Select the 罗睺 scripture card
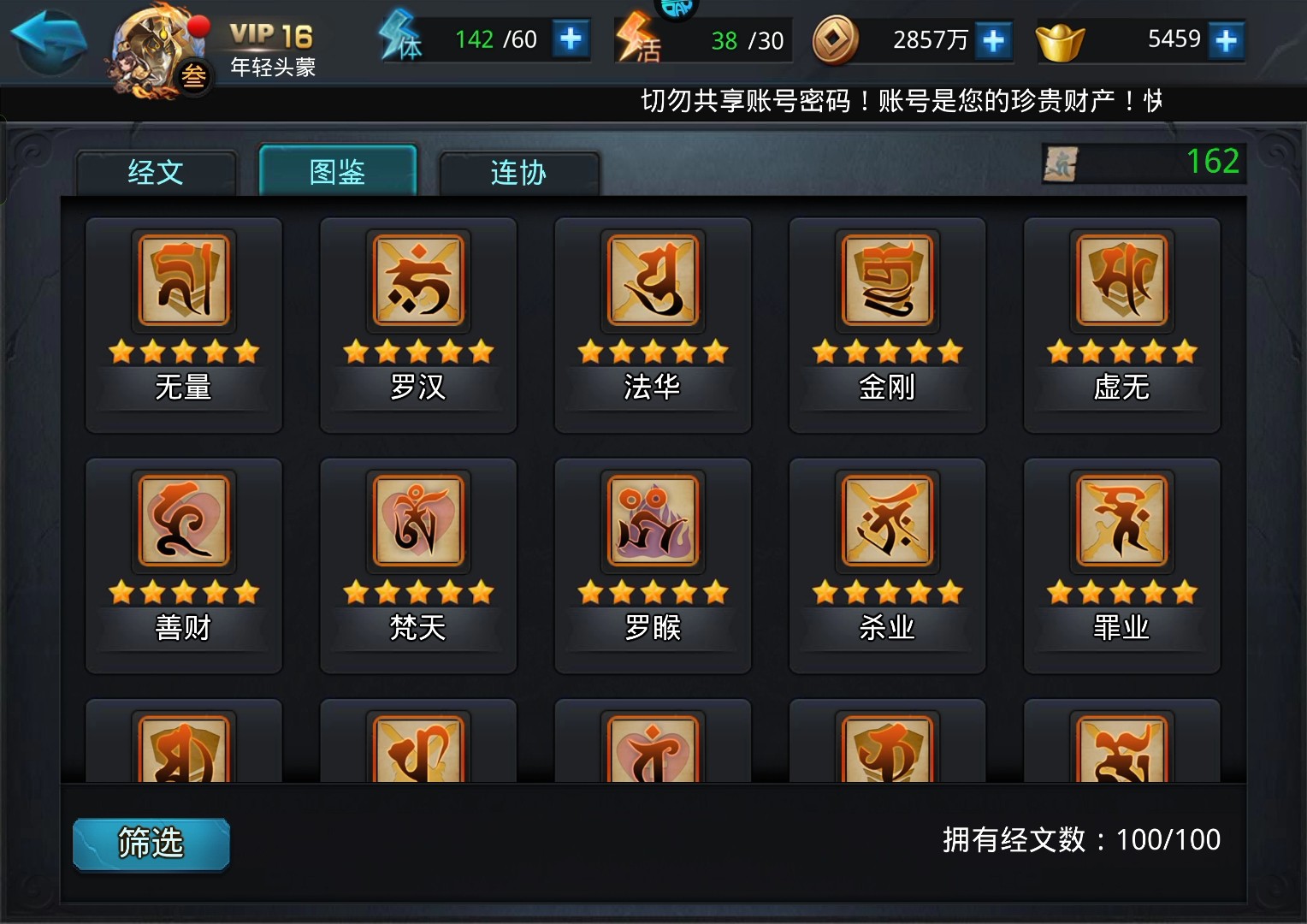The width and height of the screenshot is (1307, 924). coord(652,522)
